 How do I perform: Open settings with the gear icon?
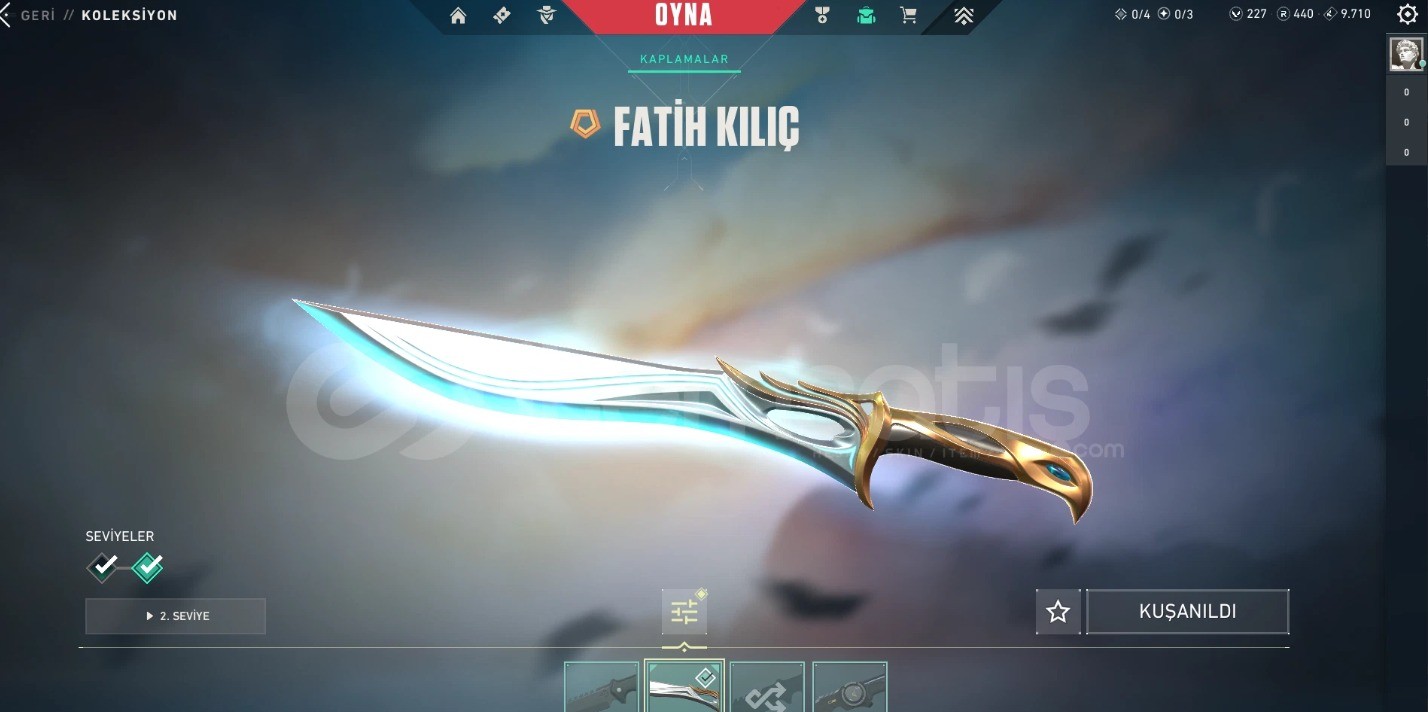point(1408,15)
